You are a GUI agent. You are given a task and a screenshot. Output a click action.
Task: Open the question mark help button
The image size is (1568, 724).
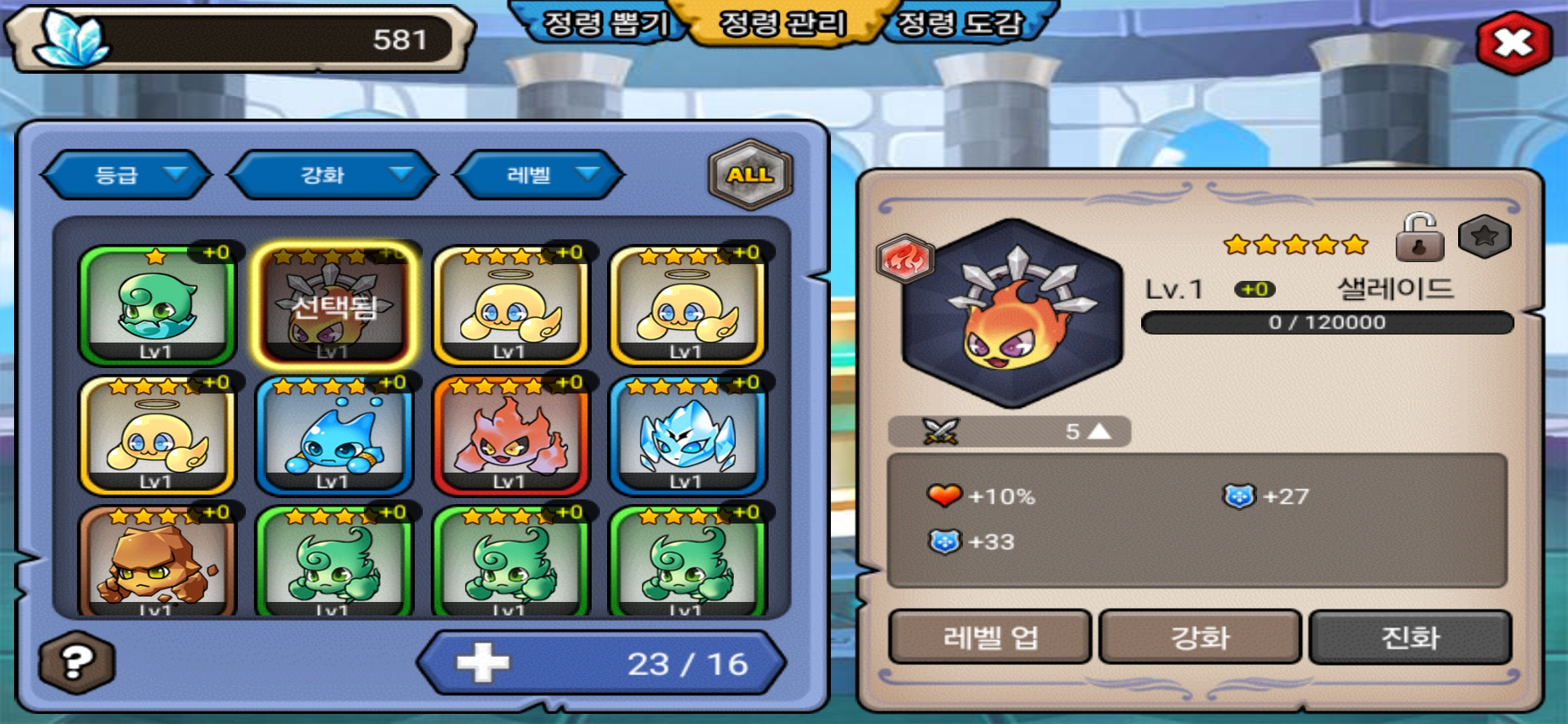coord(77,662)
